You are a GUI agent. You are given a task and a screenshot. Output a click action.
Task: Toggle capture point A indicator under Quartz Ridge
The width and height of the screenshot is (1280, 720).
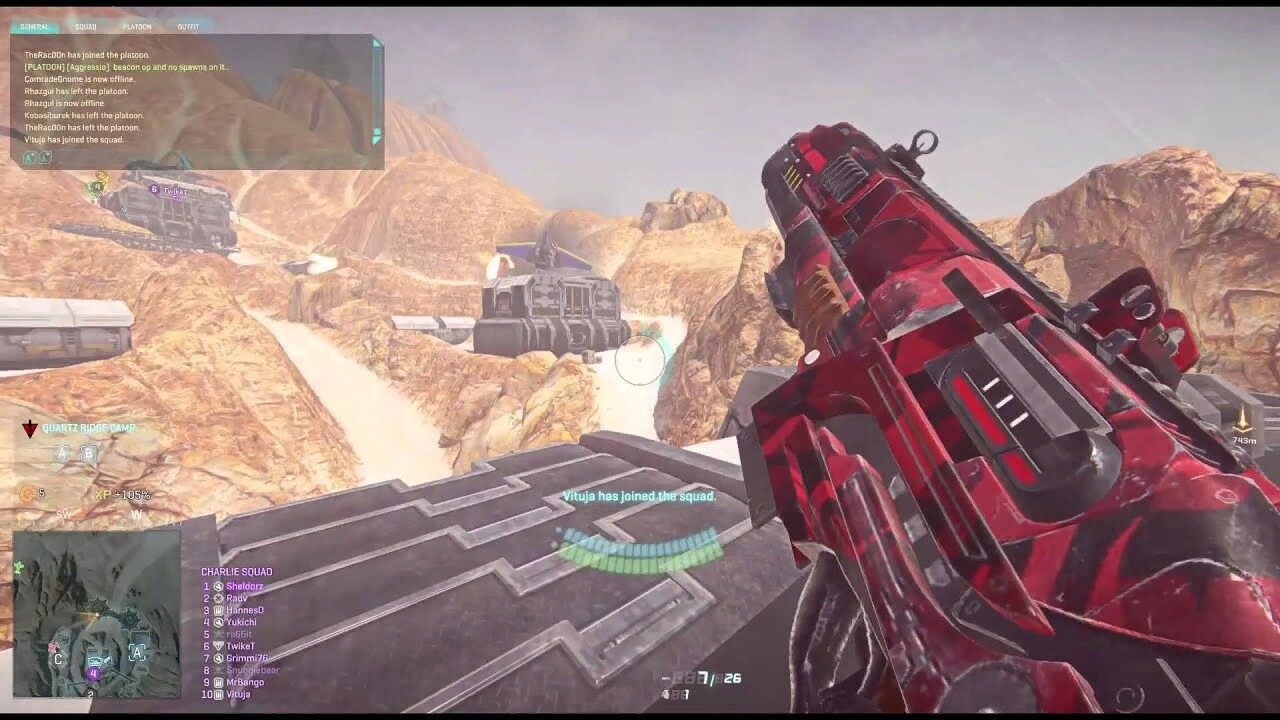point(62,453)
